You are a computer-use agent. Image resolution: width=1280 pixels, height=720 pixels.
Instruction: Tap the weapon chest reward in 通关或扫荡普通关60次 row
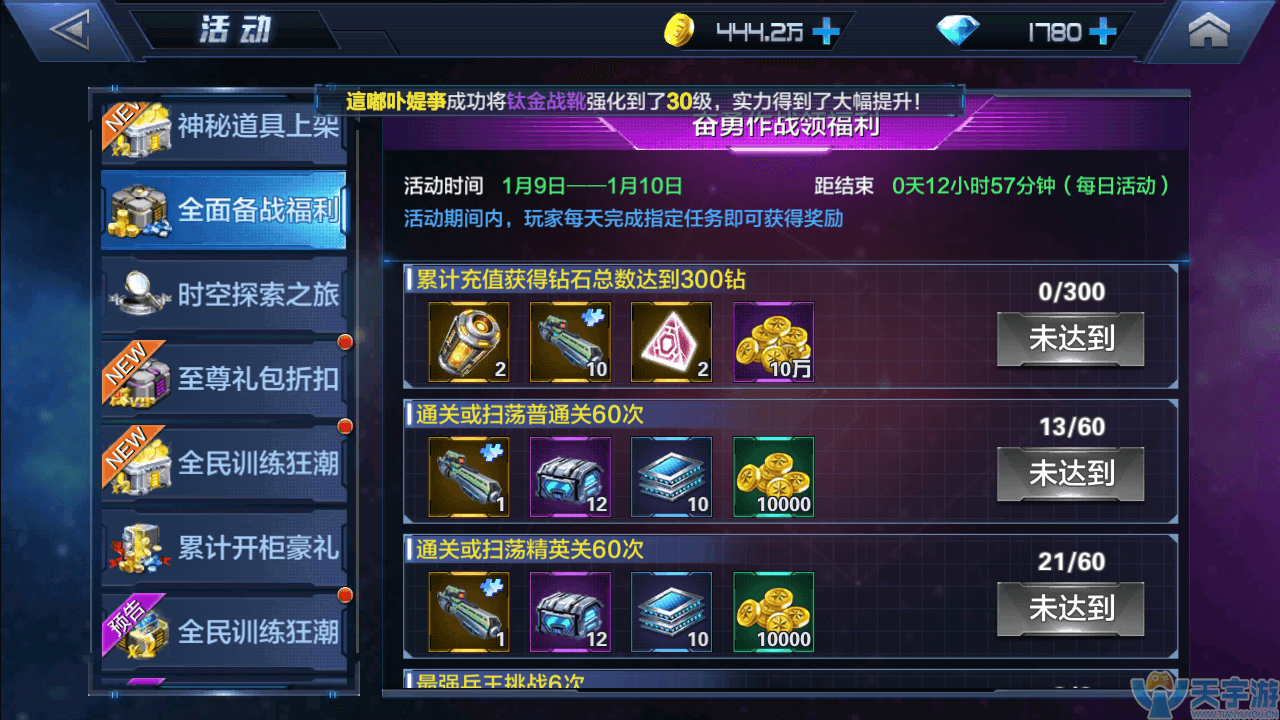pyautogui.click(x=570, y=478)
